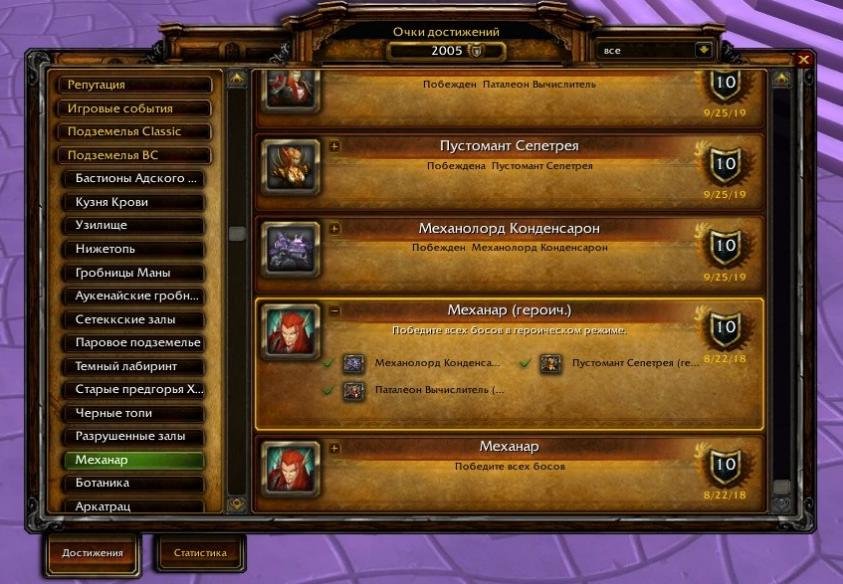This screenshot has height=584, width=843.
Task: Open the Репутация category
Action: tap(135, 86)
